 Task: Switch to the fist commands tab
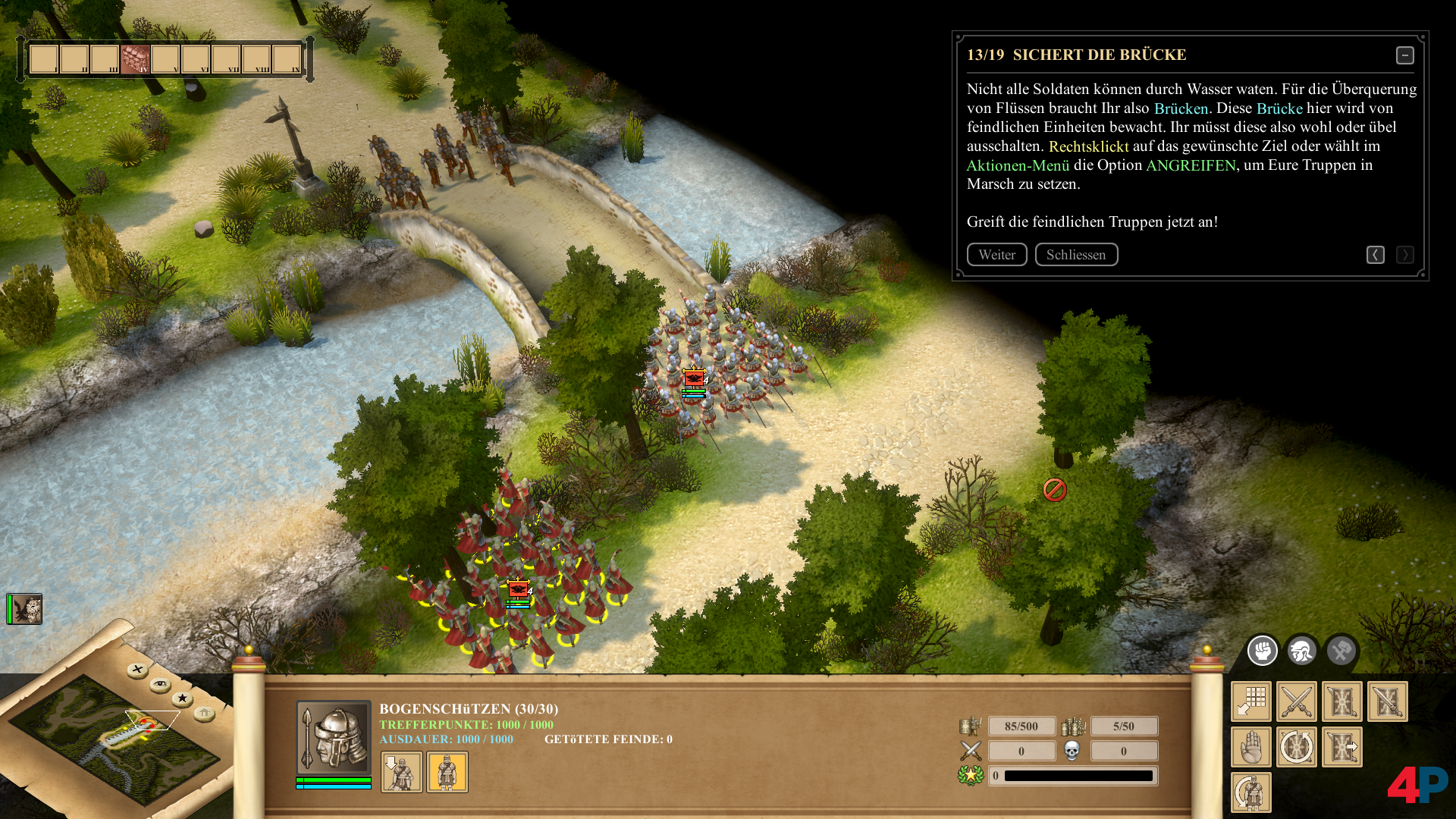click(1263, 651)
